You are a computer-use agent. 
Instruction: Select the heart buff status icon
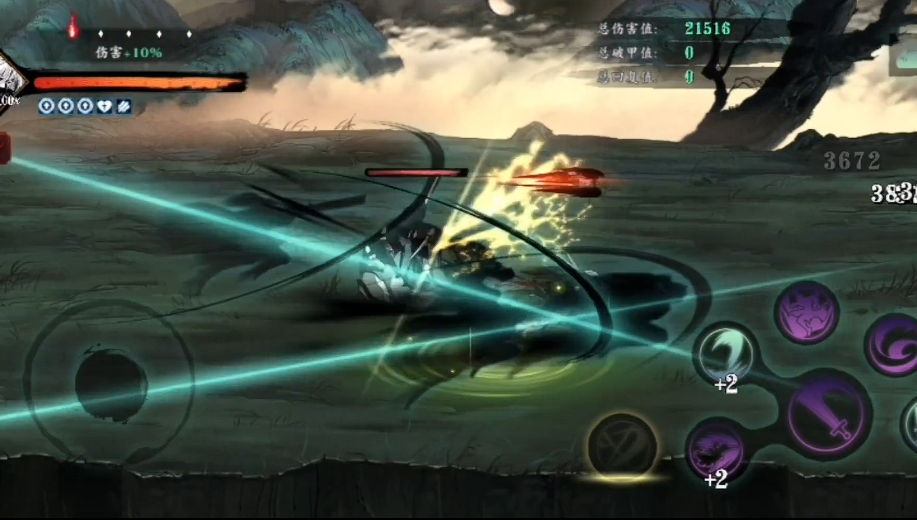coord(104,106)
